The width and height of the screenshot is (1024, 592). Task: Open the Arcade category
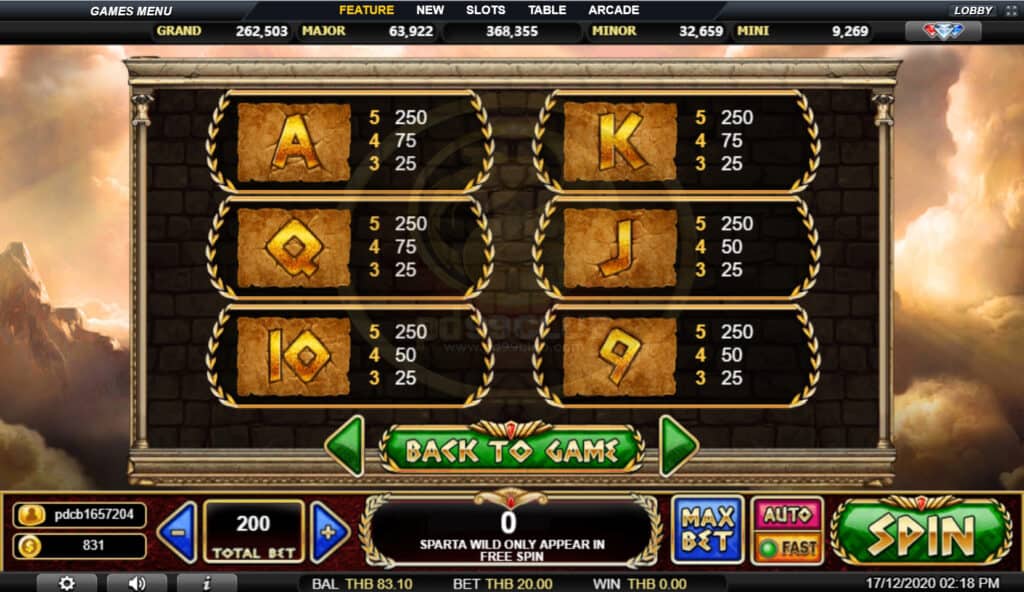[614, 10]
